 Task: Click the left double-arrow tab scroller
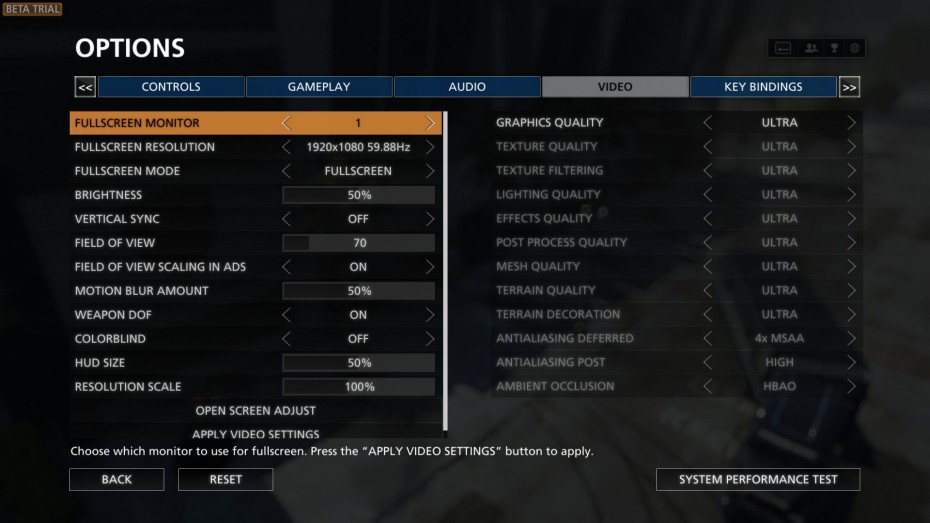[x=85, y=87]
